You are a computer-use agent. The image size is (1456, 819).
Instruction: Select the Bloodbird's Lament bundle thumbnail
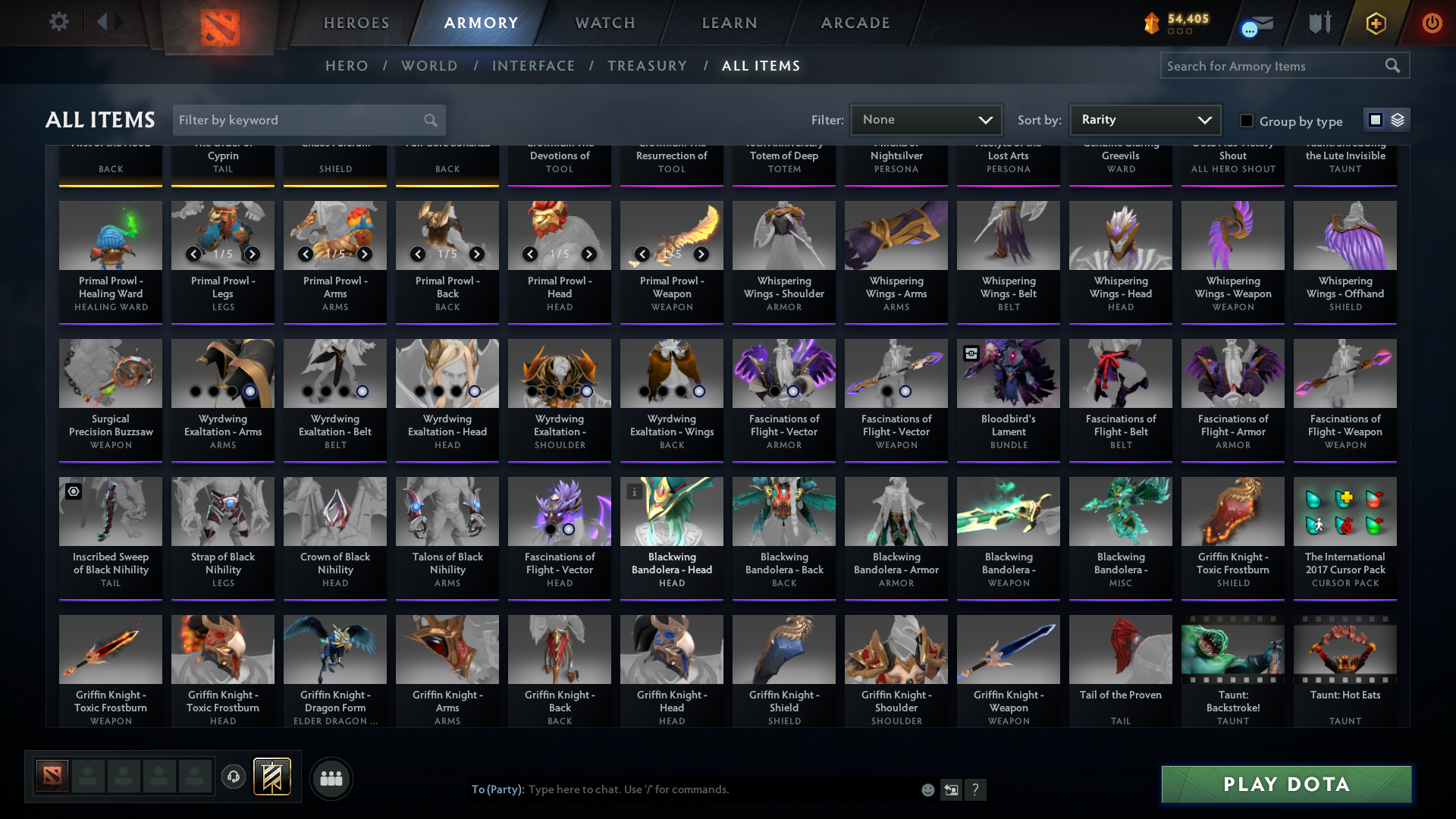(x=1008, y=373)
